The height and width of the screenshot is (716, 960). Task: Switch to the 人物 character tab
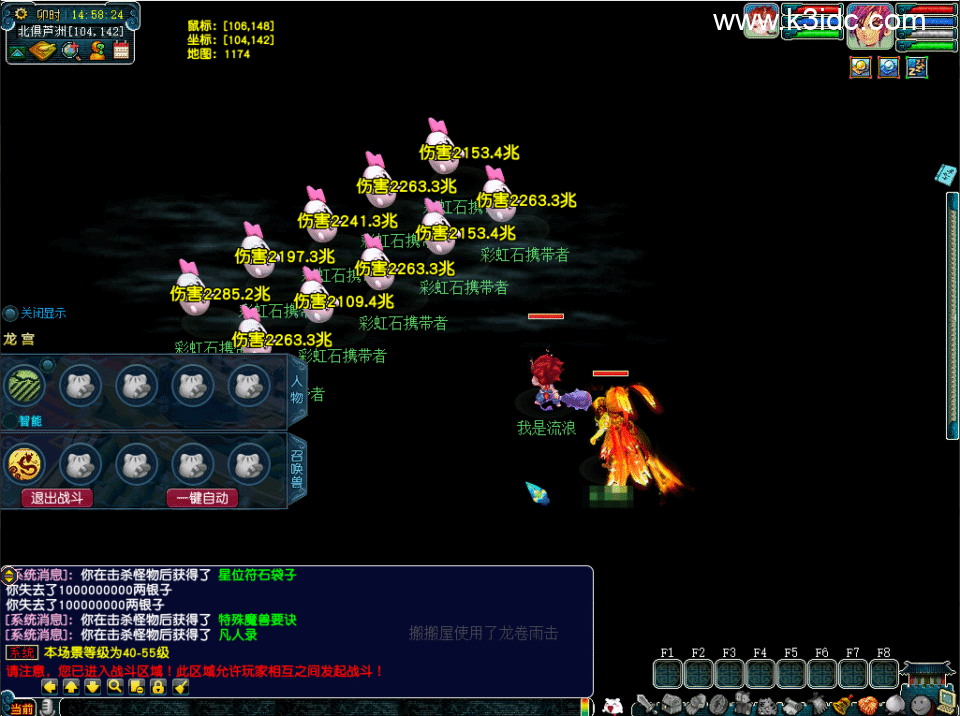pyautogui.click(x=297, y=385)
